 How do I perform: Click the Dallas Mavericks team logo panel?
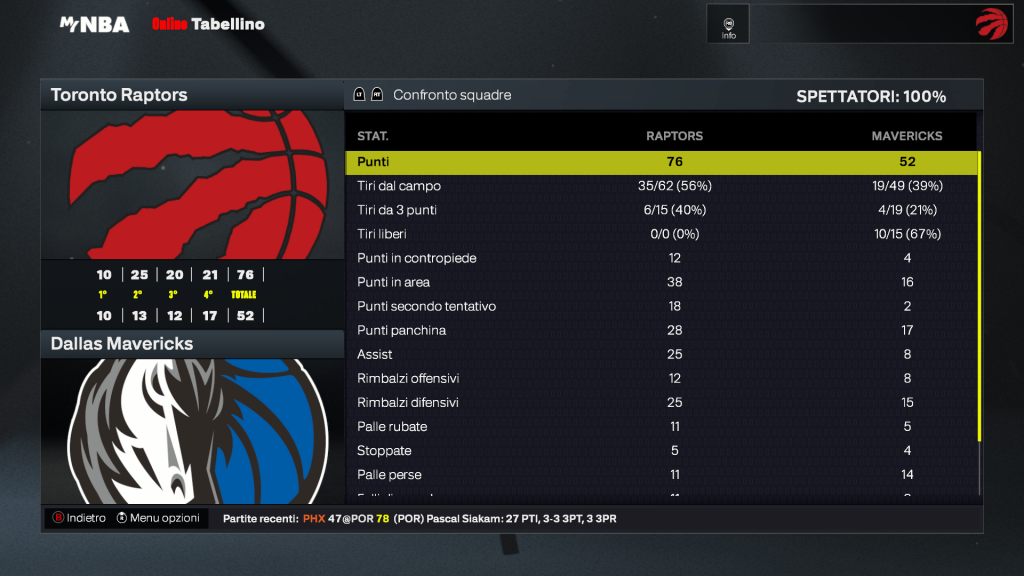(x=192, y=430)
